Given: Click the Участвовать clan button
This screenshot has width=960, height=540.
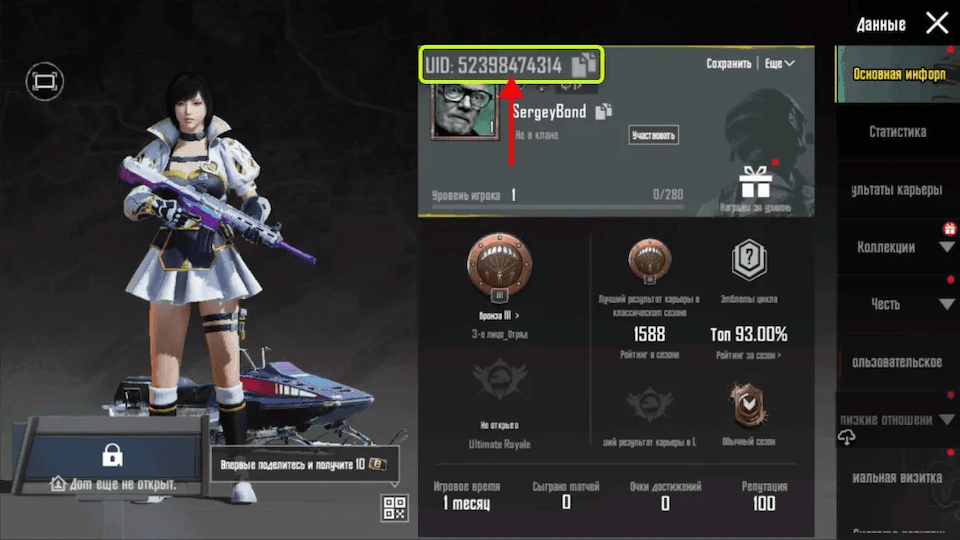Looking at the screenshot, I should [654, 135].
